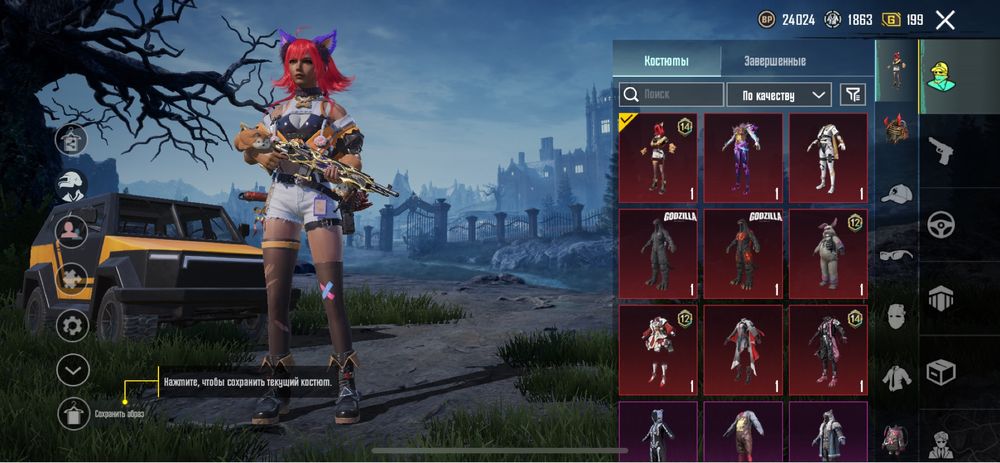The image size is (1000, 463).
Task: Click the Поиск search field
Action: tap(671, 95)
